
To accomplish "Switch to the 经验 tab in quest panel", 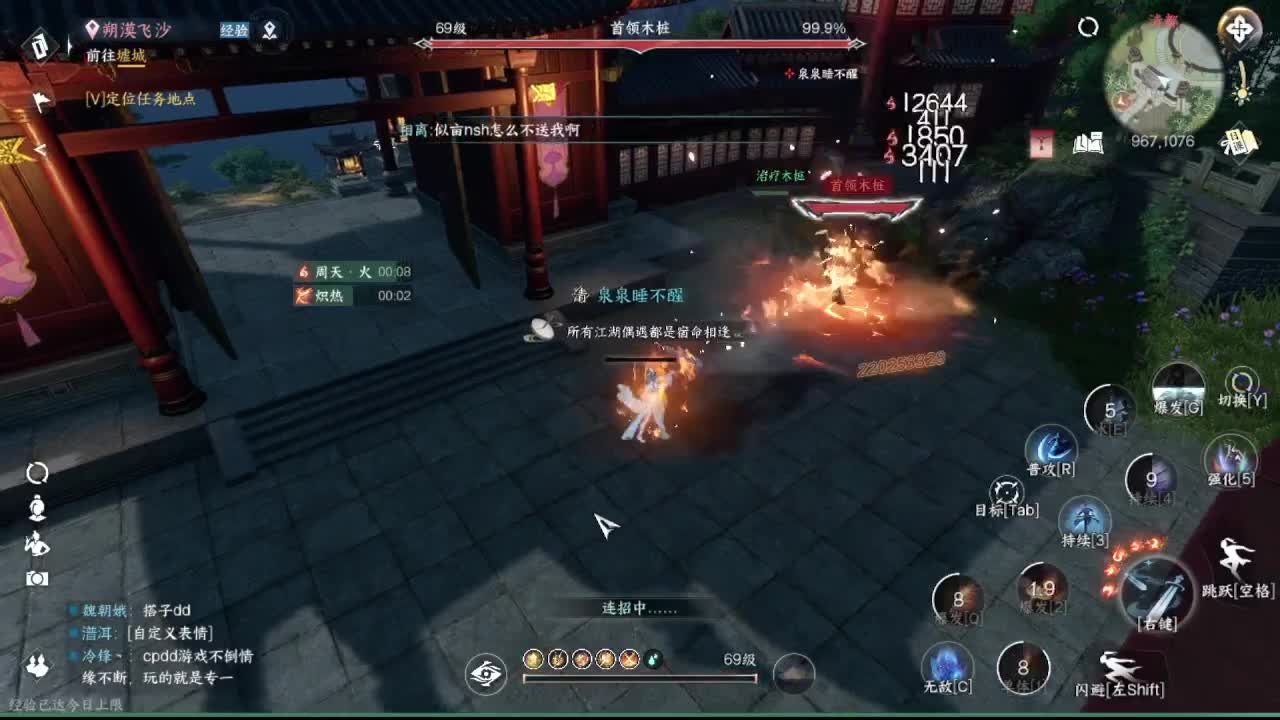I will click(233, 30).
